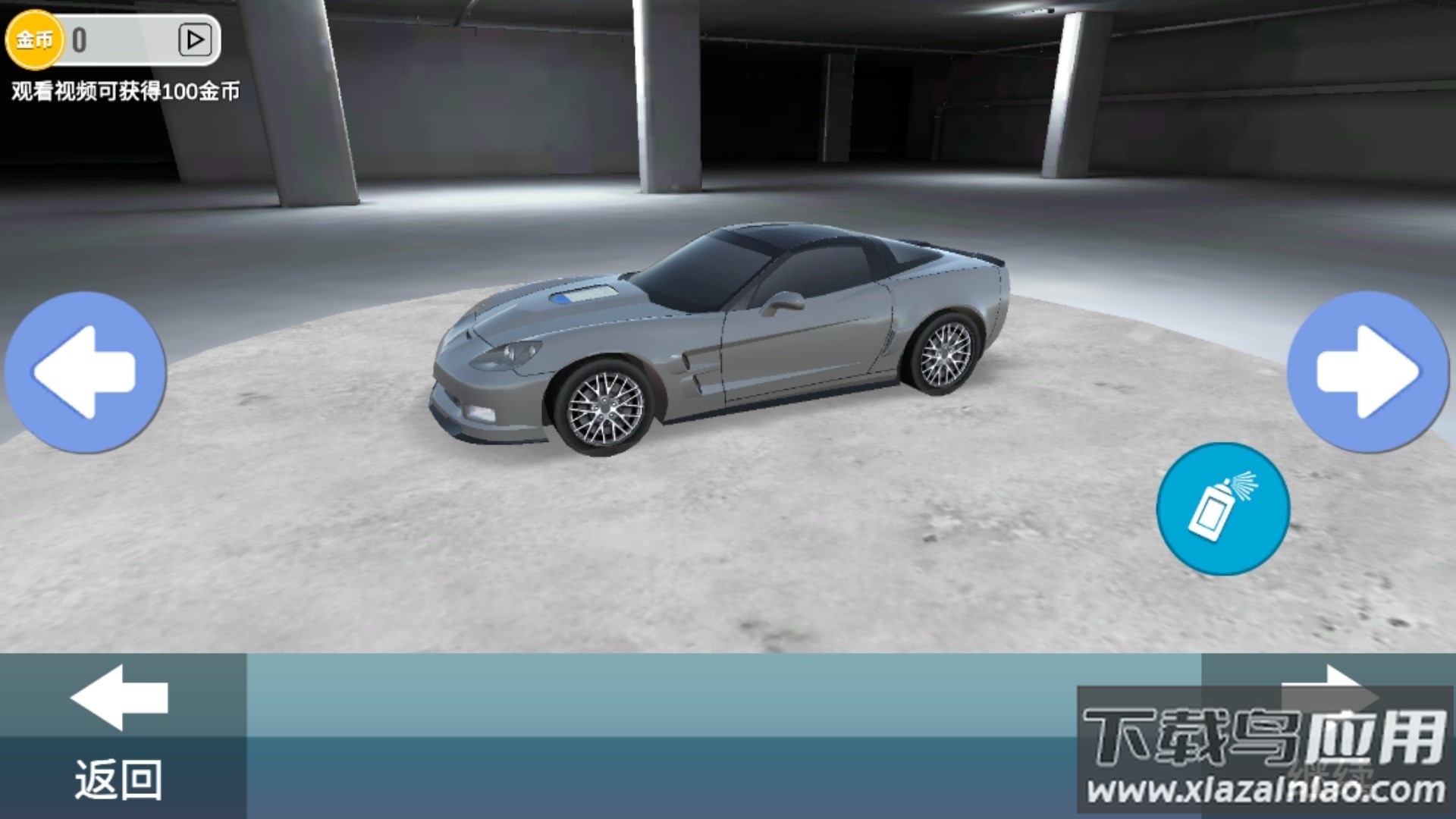Show the previous car with the left arrow

[85, 372]
